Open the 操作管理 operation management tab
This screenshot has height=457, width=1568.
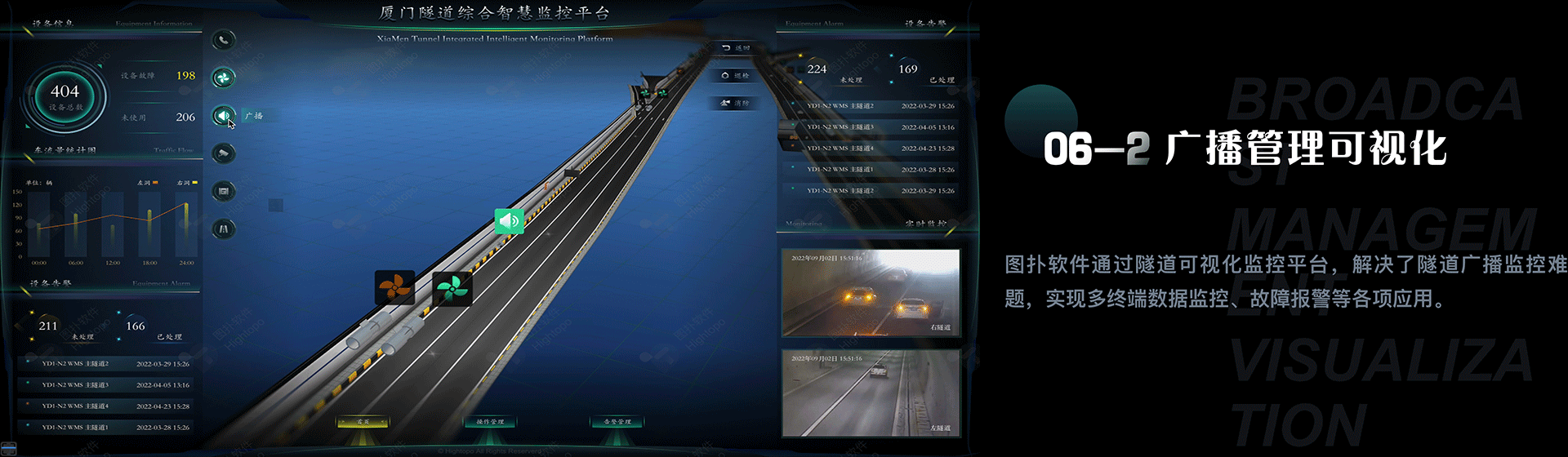(x=490, y=422)
